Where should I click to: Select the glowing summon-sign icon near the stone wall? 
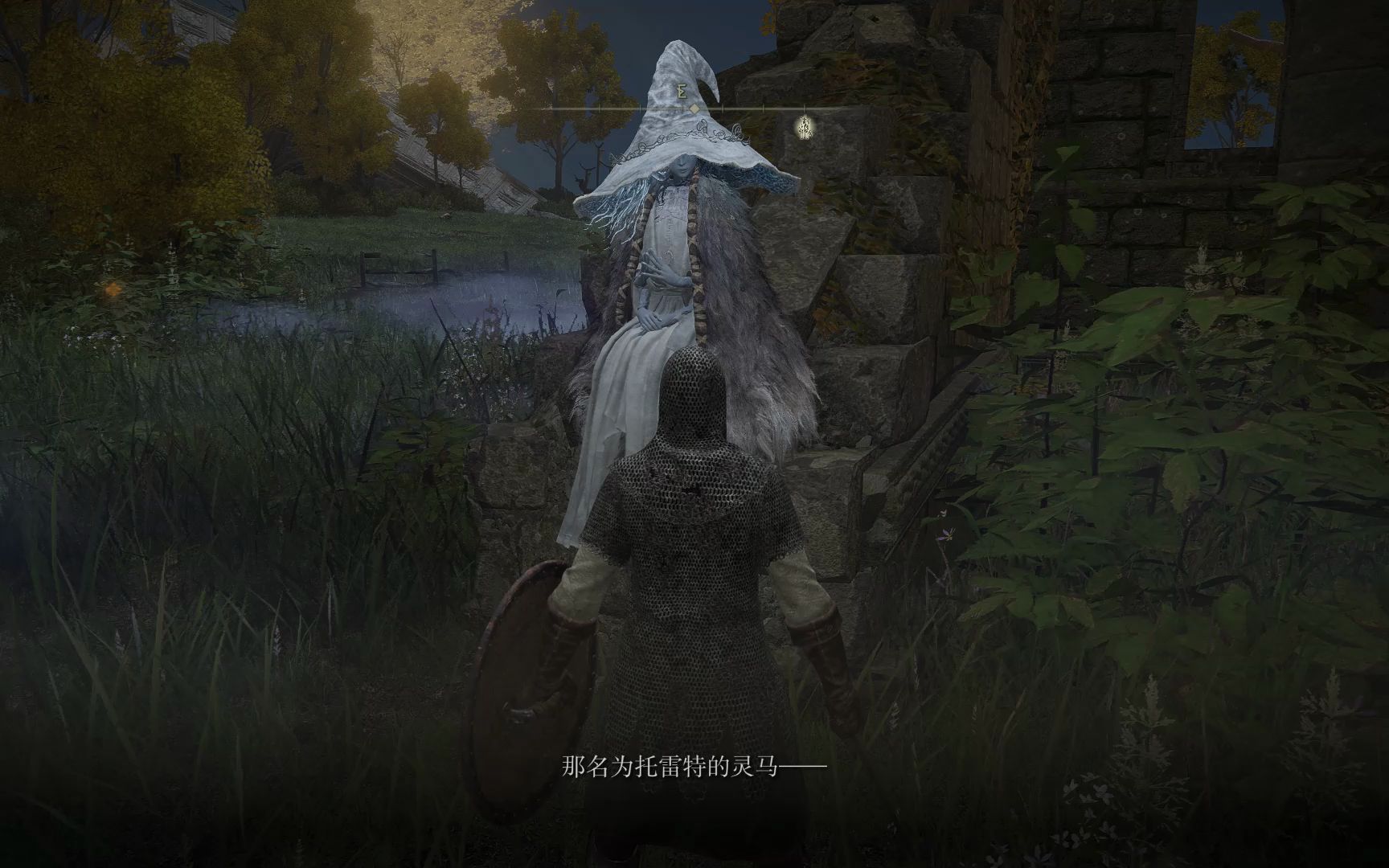click(x=804, y=127)
